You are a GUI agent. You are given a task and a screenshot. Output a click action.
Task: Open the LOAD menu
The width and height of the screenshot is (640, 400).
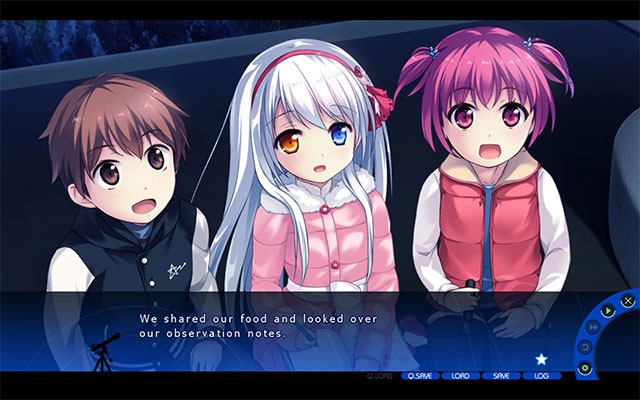coord(461,376)
